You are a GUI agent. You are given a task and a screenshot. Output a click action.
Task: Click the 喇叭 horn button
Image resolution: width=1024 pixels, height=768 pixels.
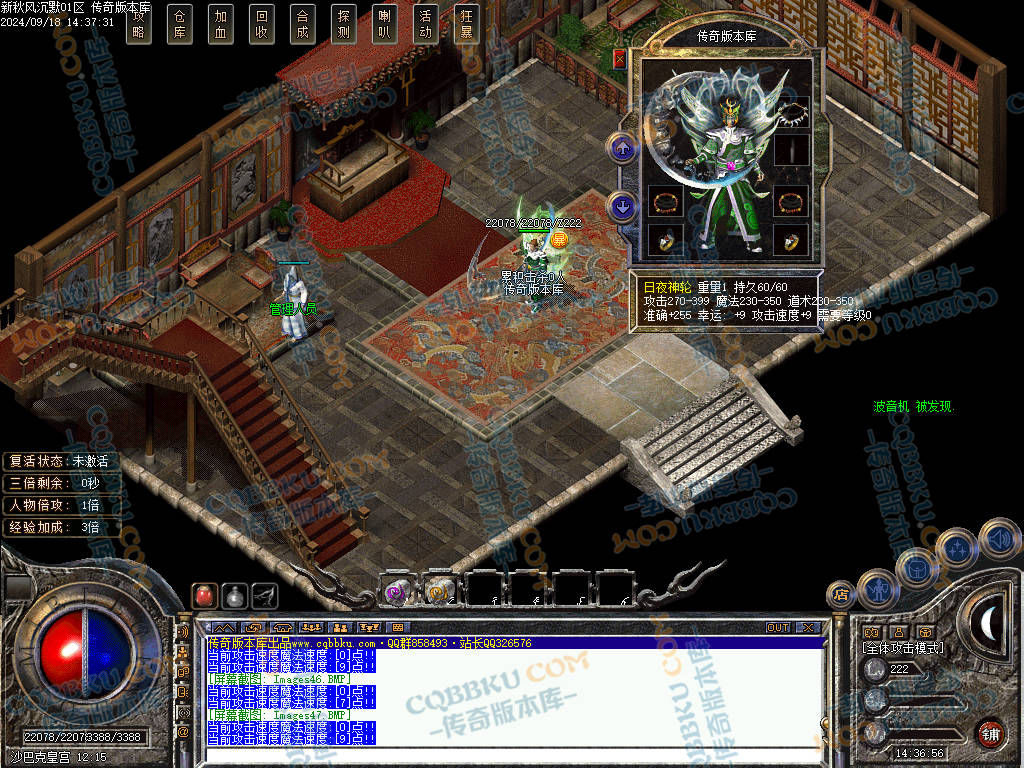(x=385, y=24)
